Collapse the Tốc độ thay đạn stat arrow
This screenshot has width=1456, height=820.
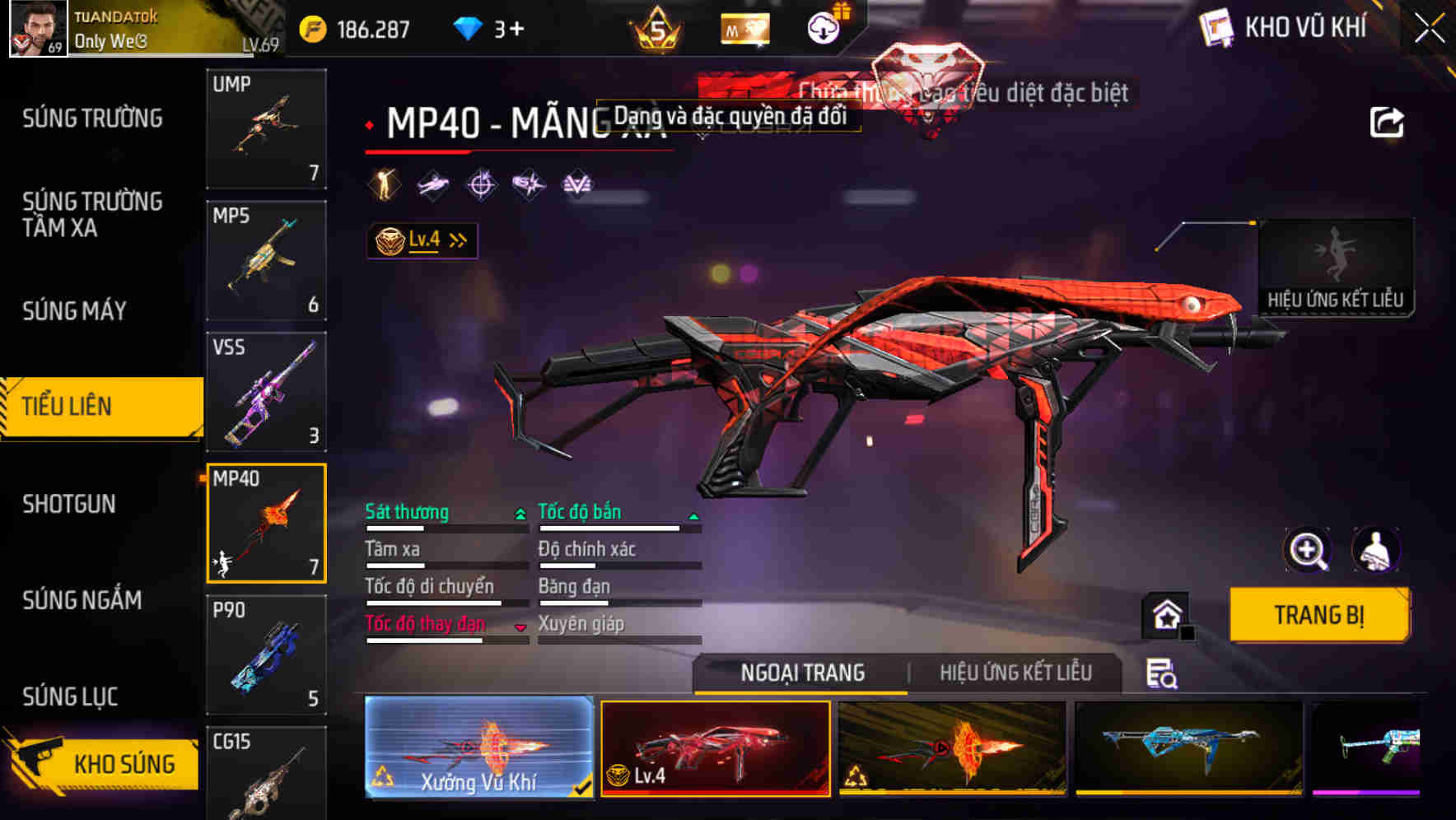pos(520,627)
